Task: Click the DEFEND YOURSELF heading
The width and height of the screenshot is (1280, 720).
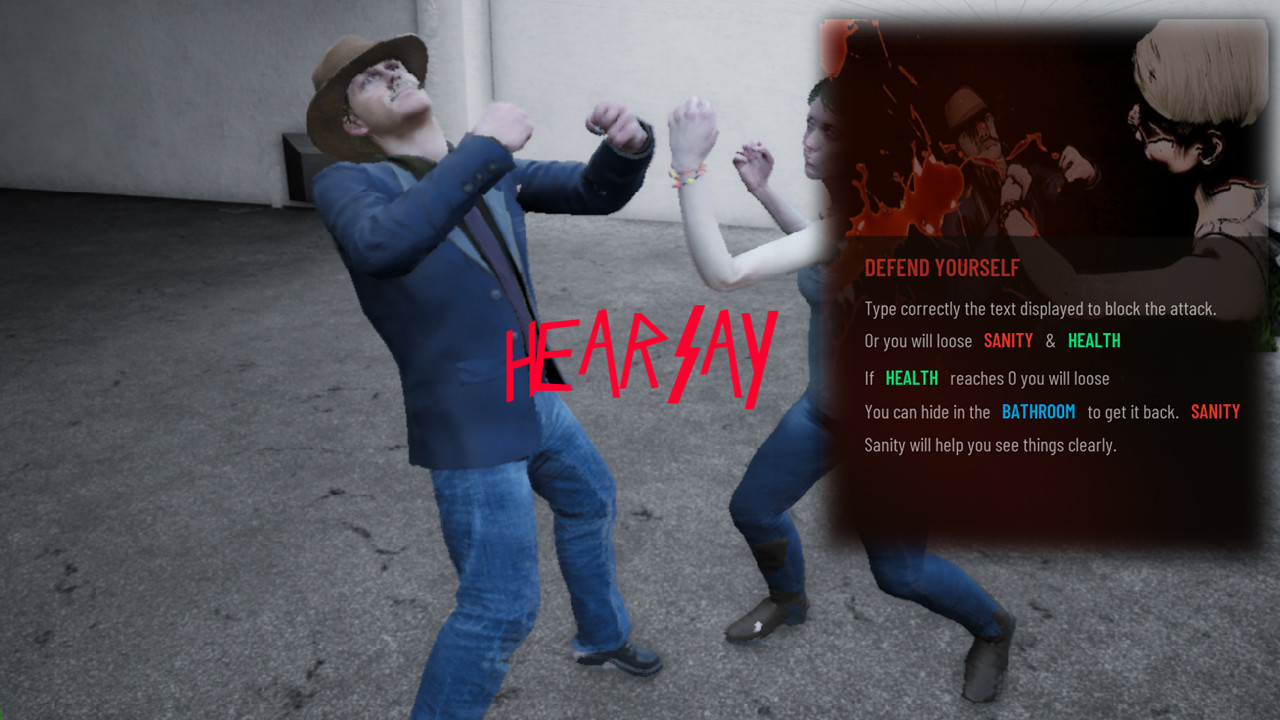Action: pyautogui.click(x=941, y=268)
